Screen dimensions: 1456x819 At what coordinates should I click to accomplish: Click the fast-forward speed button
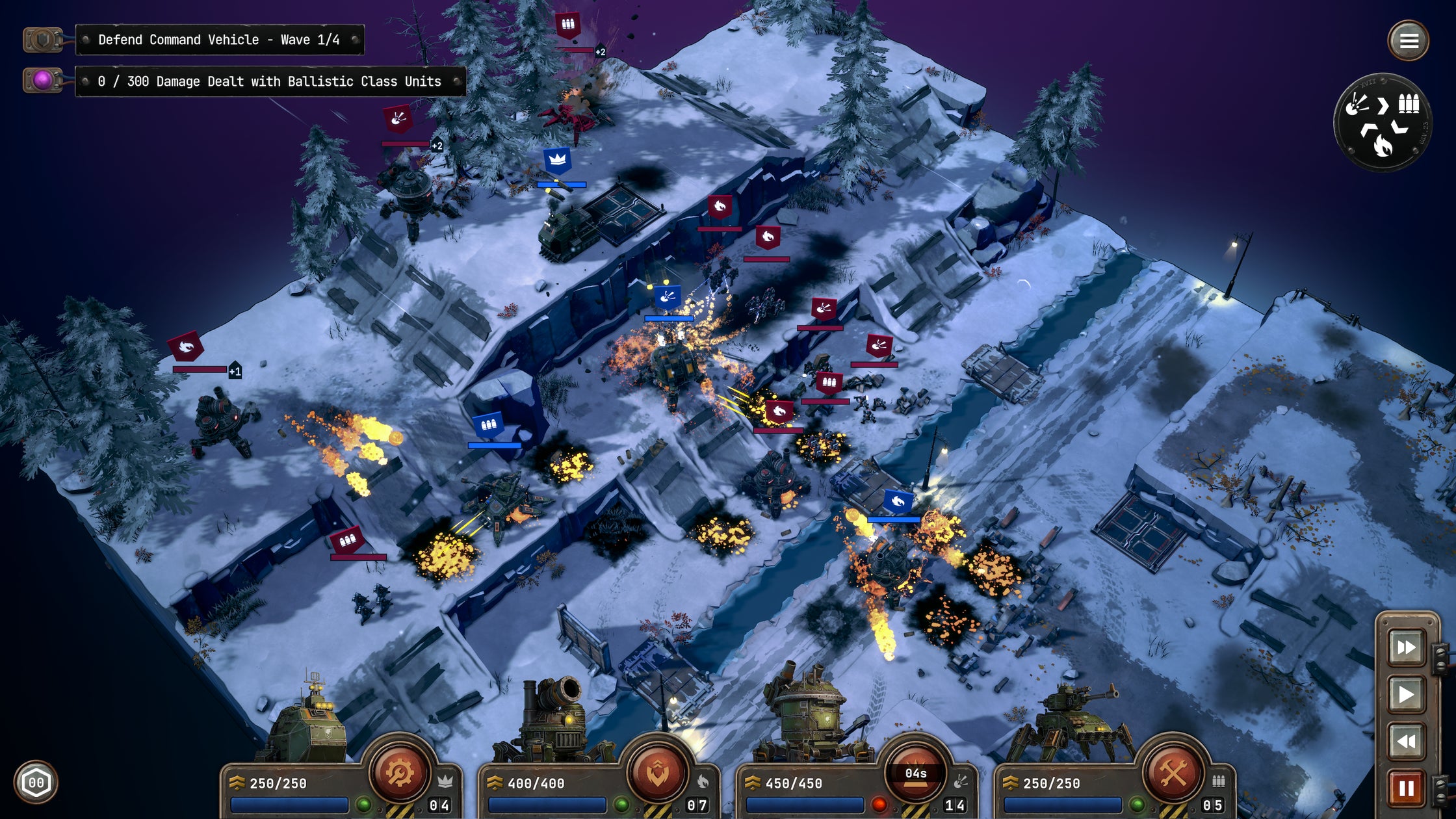coord(1406,647)
